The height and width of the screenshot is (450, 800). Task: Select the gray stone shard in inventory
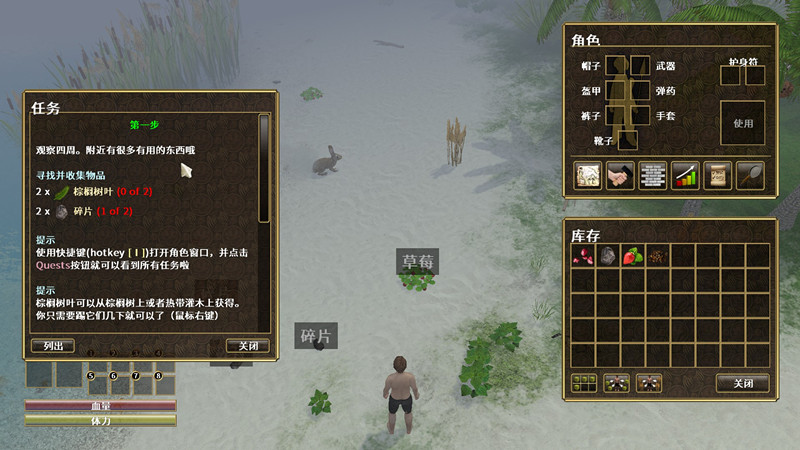[x=608, y=256]
